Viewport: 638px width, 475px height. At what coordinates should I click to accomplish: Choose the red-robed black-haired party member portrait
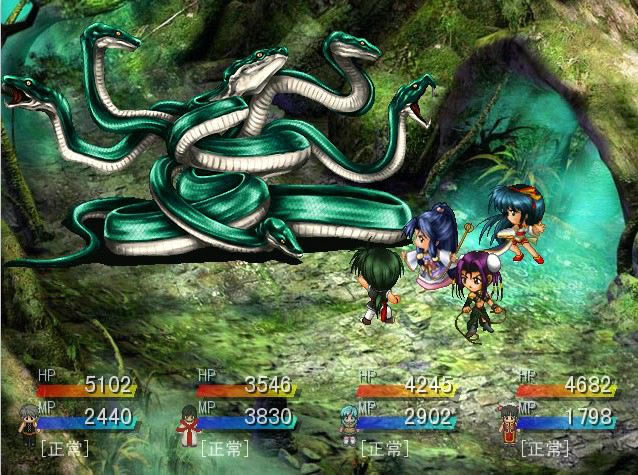(x=188, y=423)
